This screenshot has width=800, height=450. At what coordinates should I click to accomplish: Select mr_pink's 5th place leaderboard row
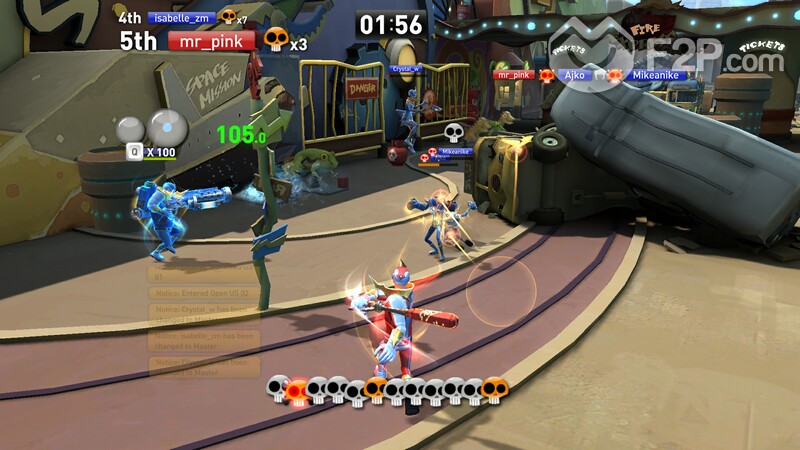[211, 41]
